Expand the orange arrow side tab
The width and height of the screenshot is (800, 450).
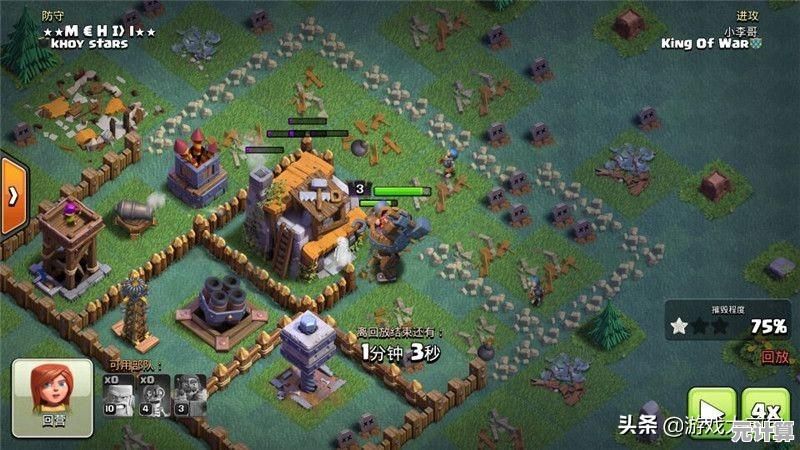[12, 193]
